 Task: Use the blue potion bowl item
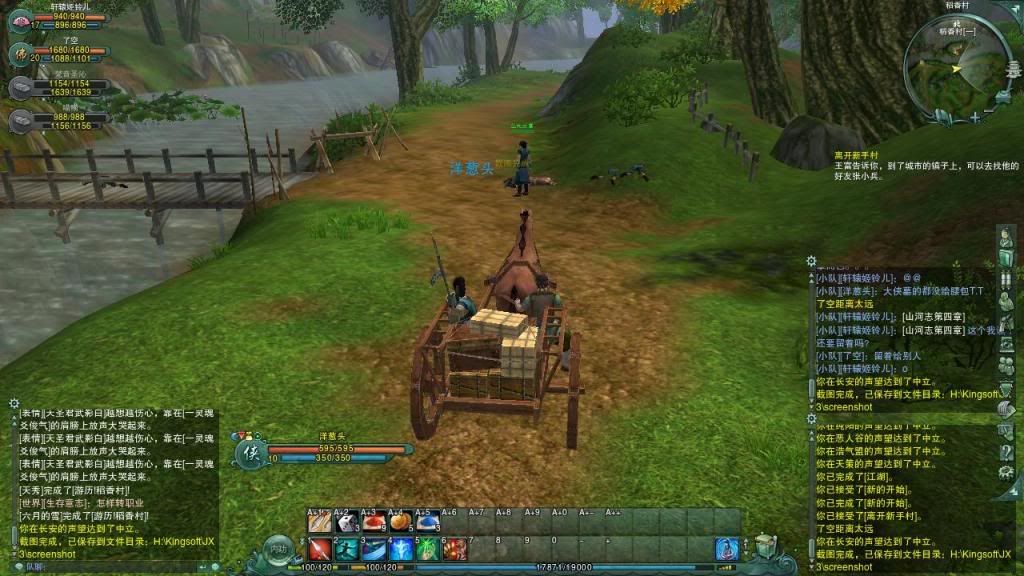pyautogui.click(x=428, y=522)
